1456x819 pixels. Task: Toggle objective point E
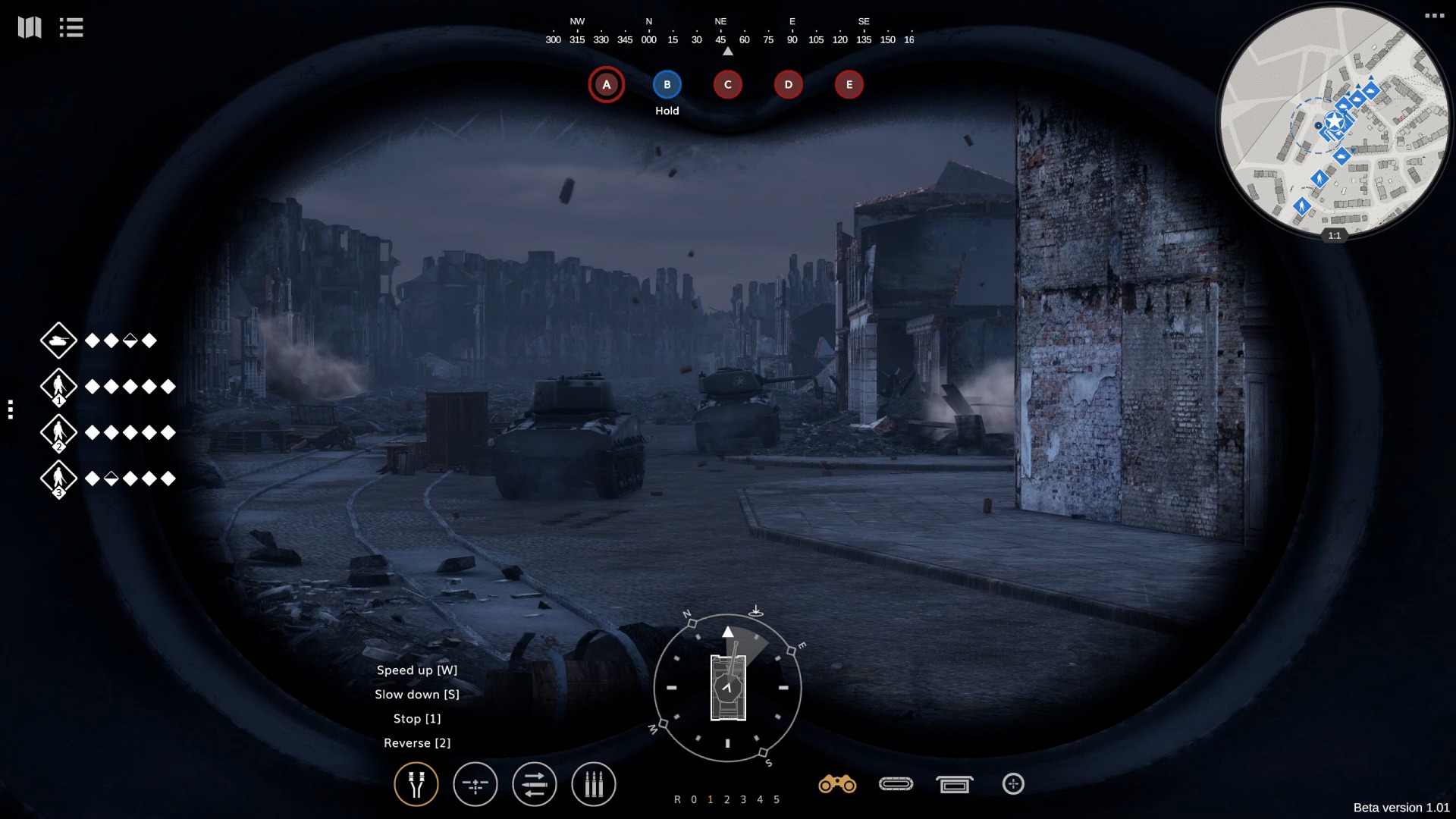coord(849,84)
